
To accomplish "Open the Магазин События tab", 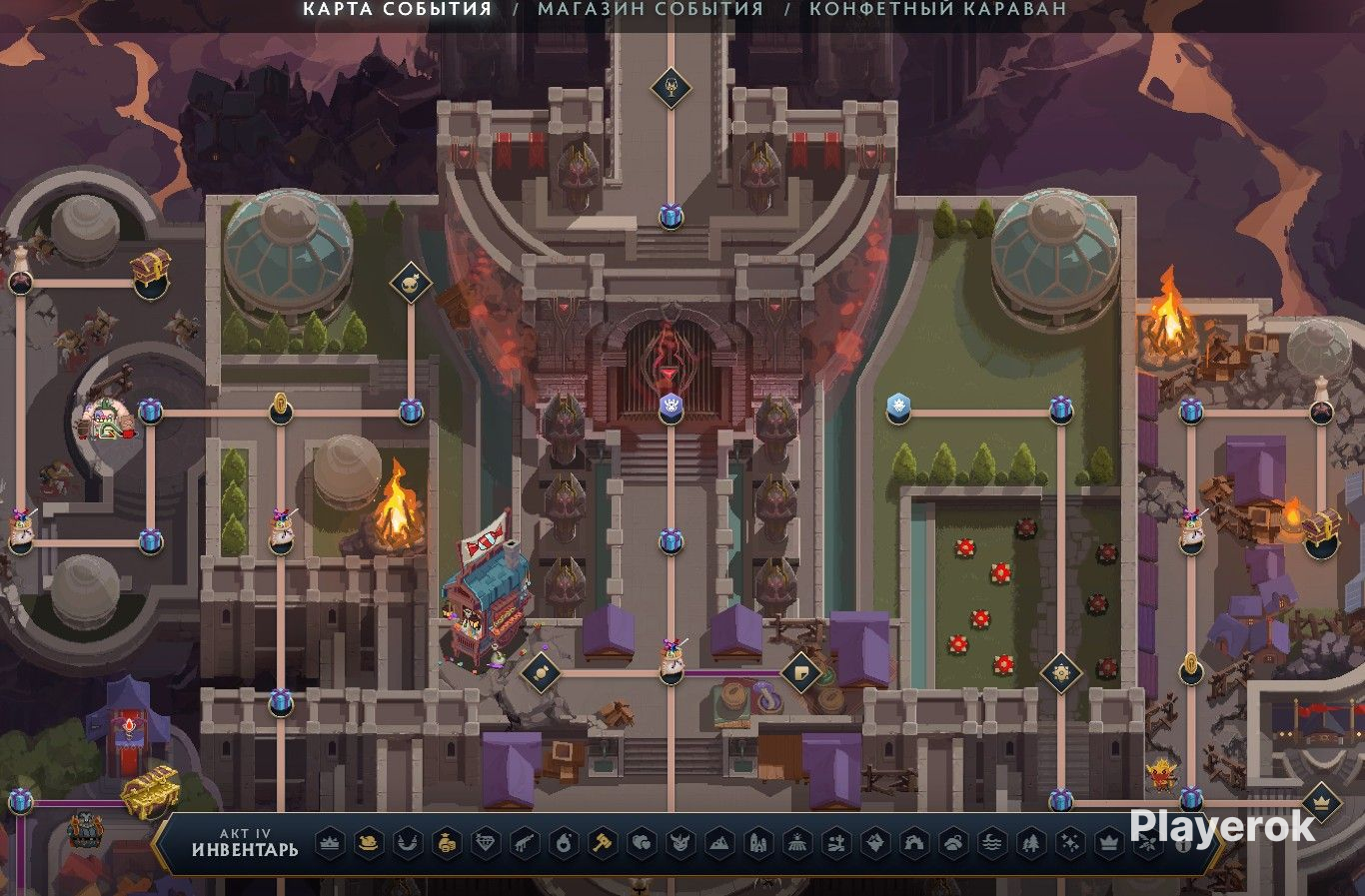I will coord(650,9).
